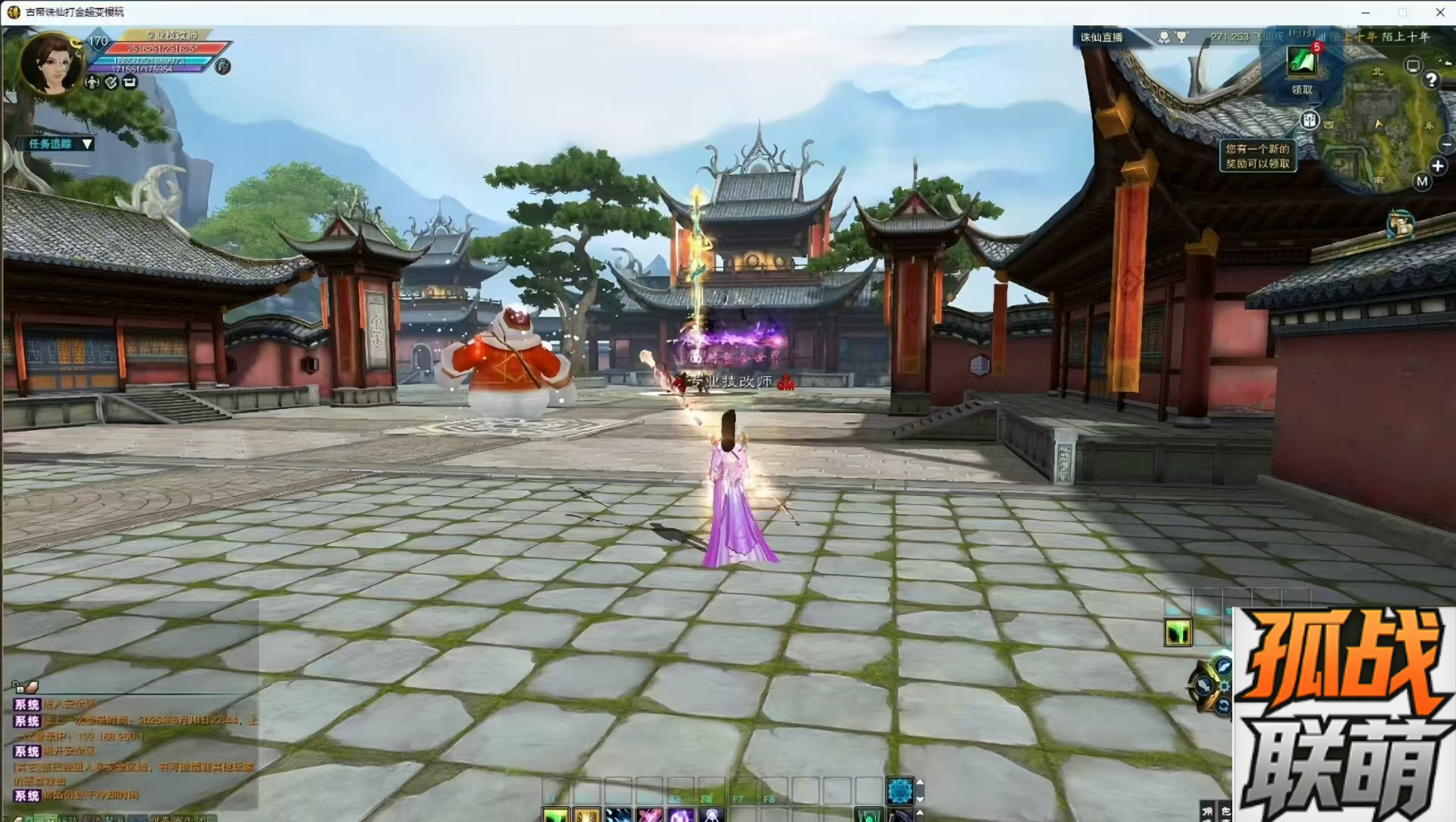
Task: Click the green leaf icon above side menu
Action: [1178, 632]
